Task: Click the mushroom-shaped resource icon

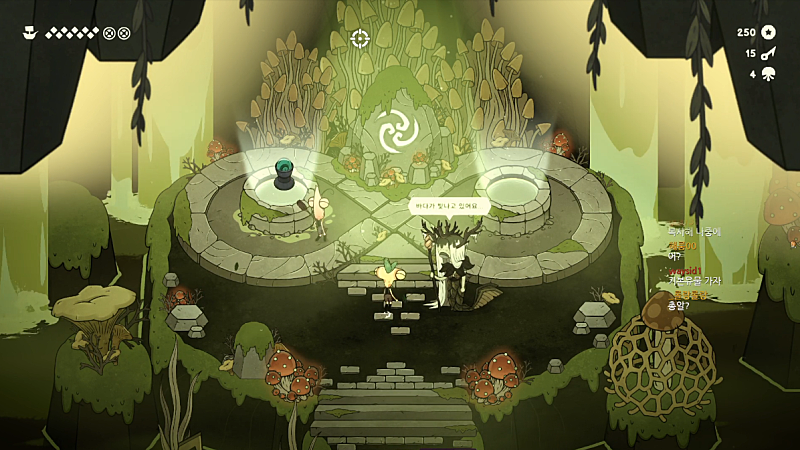Action: tap(769, 73)
